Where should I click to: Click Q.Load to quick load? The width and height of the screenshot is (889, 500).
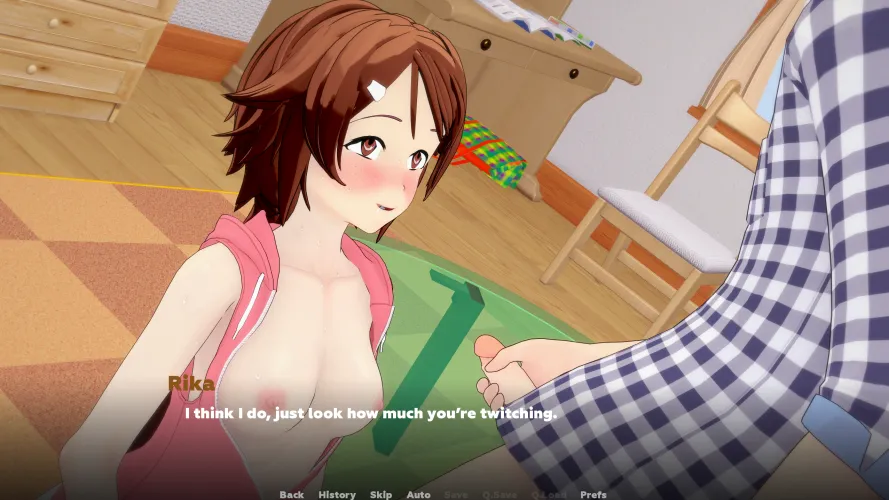(x=546, y=494)
